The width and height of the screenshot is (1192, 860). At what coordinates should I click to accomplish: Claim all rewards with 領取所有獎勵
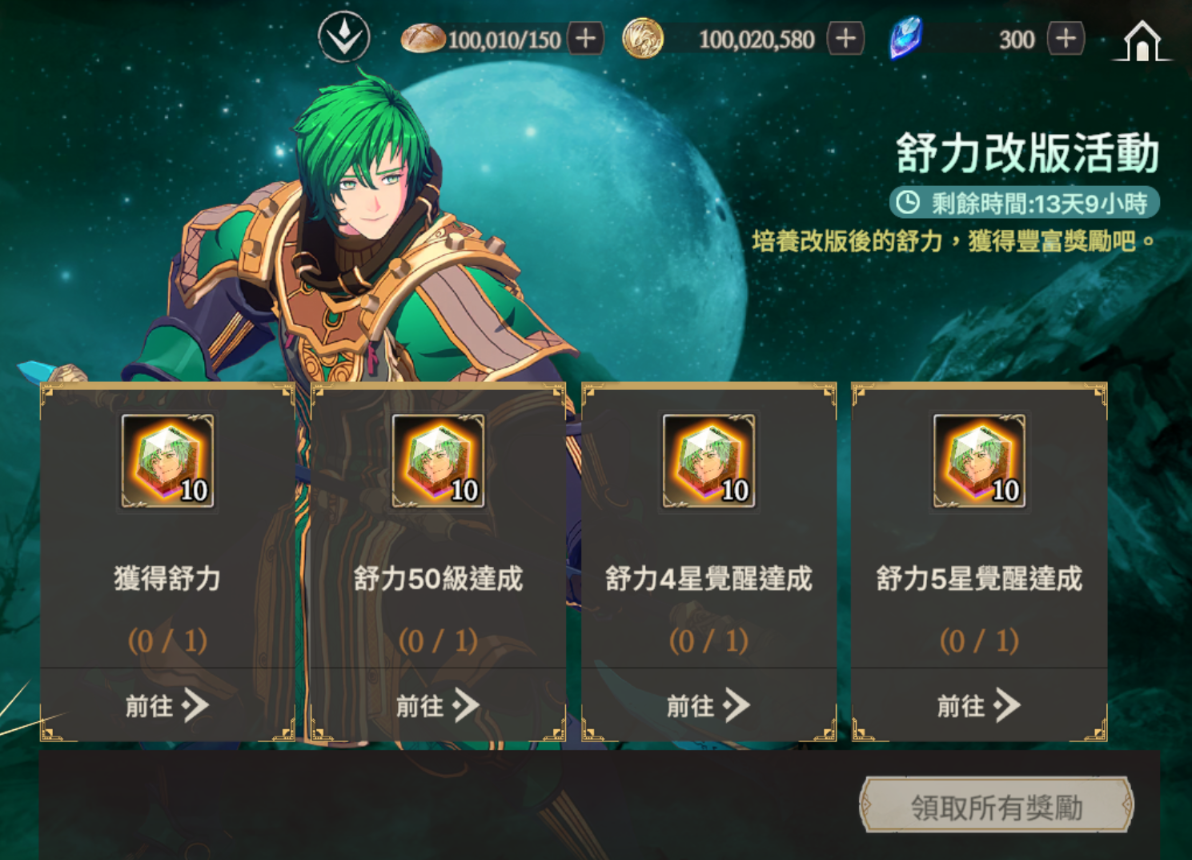pos(996,807)
